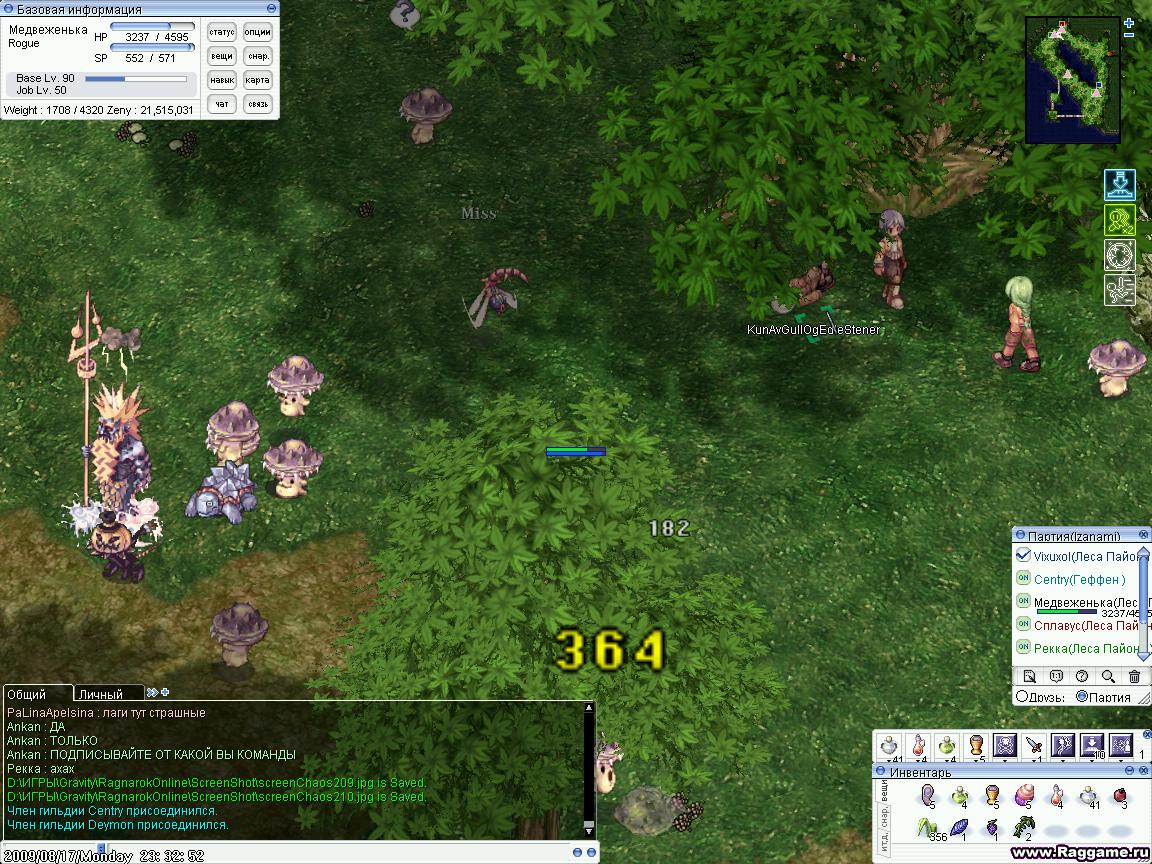The image size is (1152, 864).
Task: Select party member Centry in the party list
Action: [1079, 579]
